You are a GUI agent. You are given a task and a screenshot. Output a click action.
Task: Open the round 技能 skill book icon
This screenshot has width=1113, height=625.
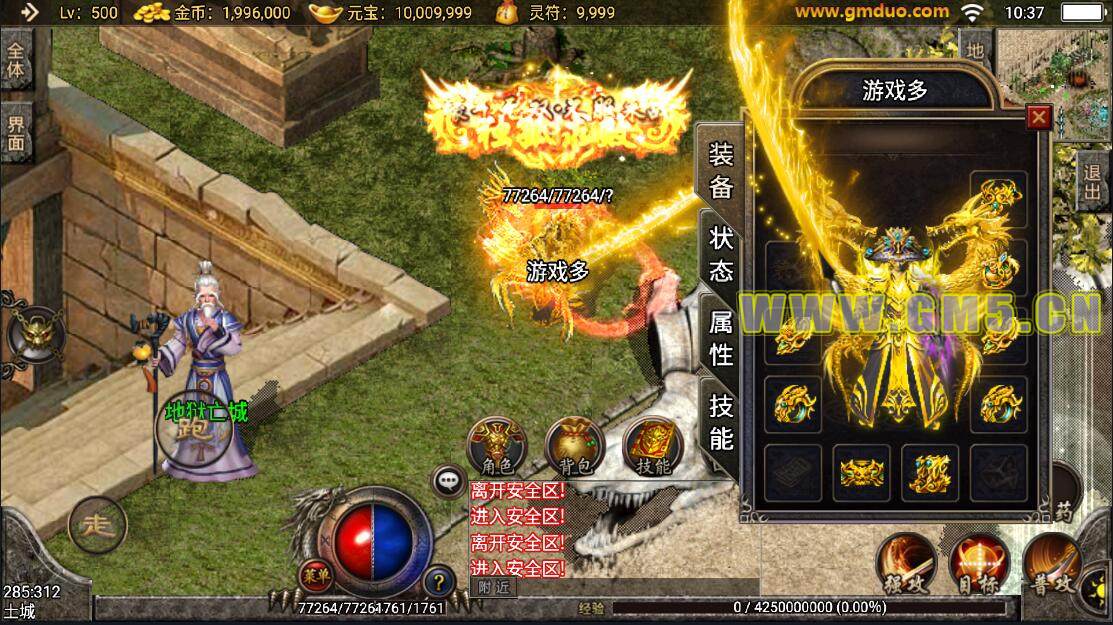click(652, 444)
